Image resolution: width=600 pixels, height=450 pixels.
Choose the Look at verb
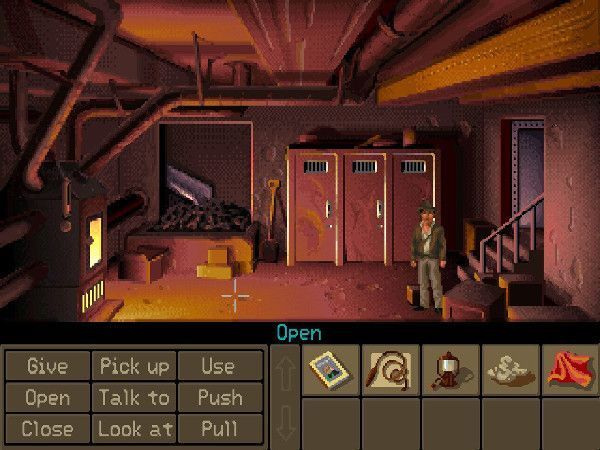[134, 428]
